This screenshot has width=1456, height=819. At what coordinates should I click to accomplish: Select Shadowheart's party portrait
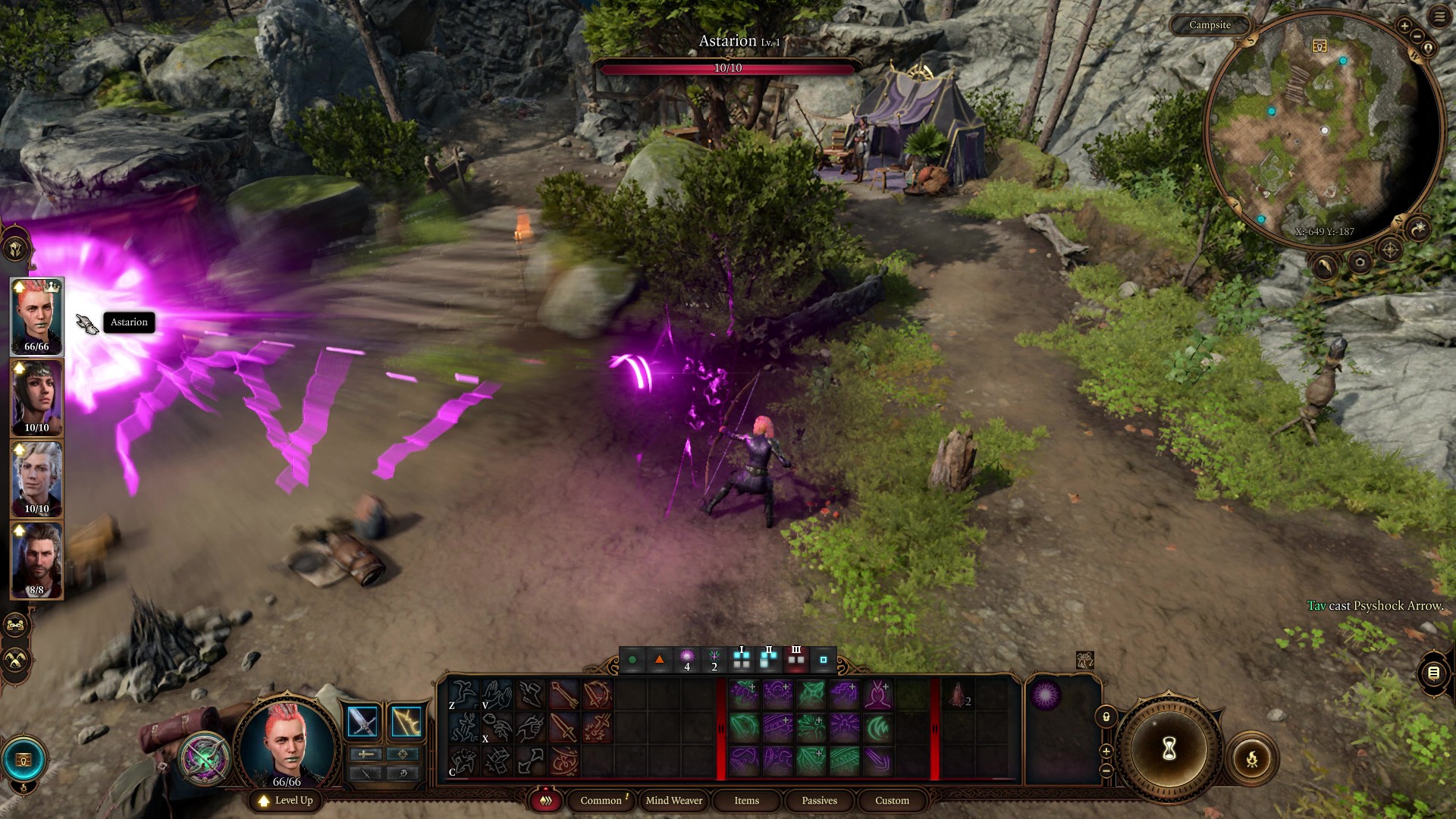point(36,397)
